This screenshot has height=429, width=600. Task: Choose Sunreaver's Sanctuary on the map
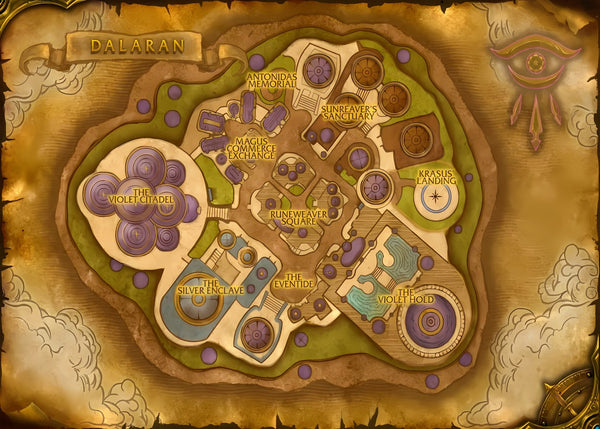pos(350,111)
